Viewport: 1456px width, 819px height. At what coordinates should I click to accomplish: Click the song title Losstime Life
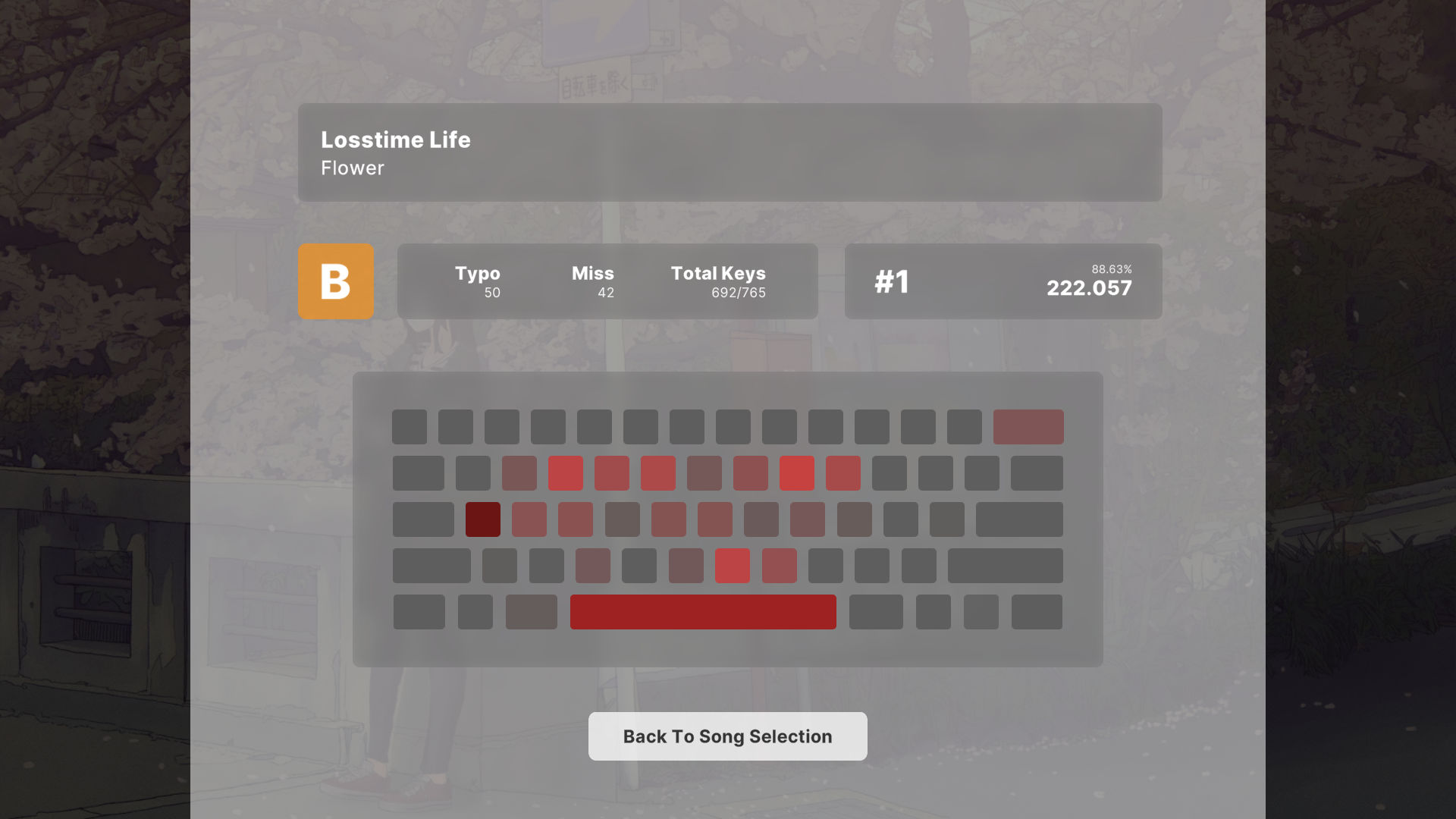pos(395,140)
